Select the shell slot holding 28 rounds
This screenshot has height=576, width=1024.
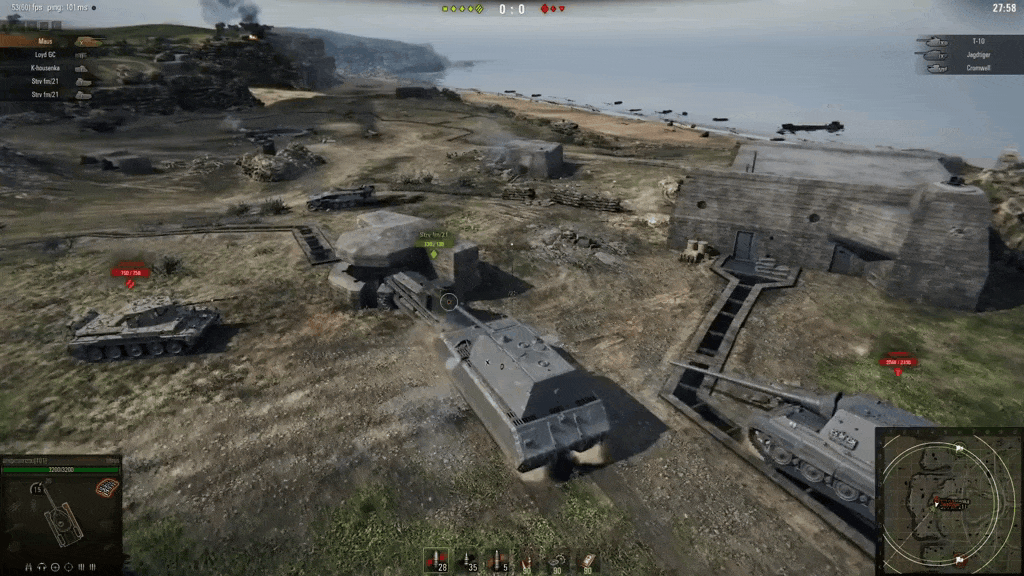436,560
